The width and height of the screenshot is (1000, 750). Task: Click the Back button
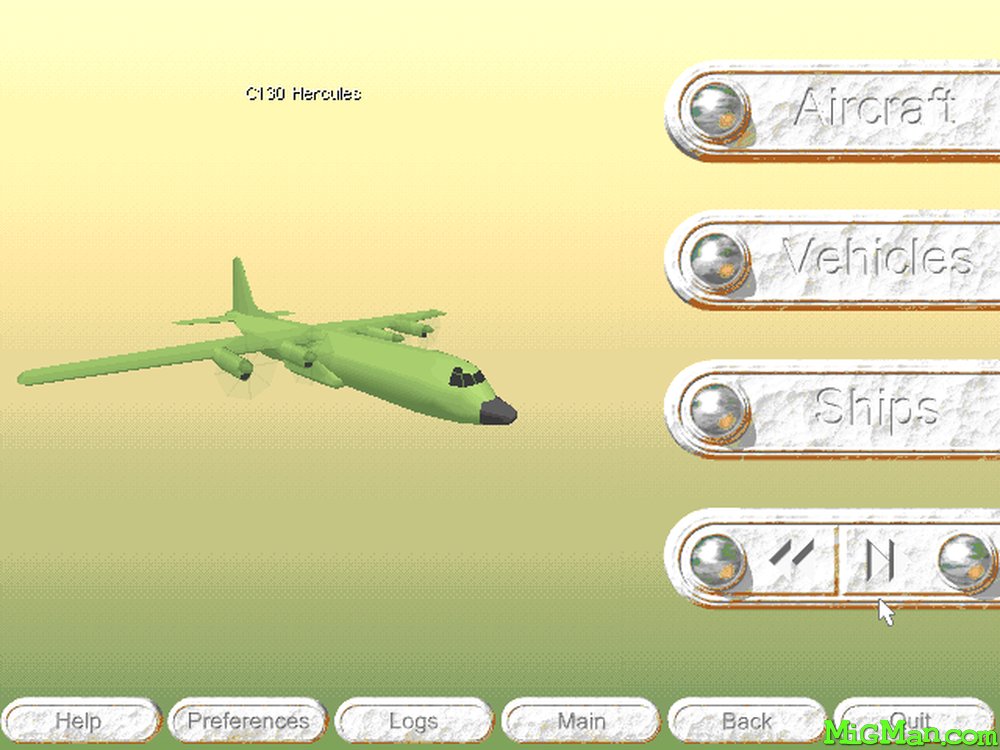[746, 721]
